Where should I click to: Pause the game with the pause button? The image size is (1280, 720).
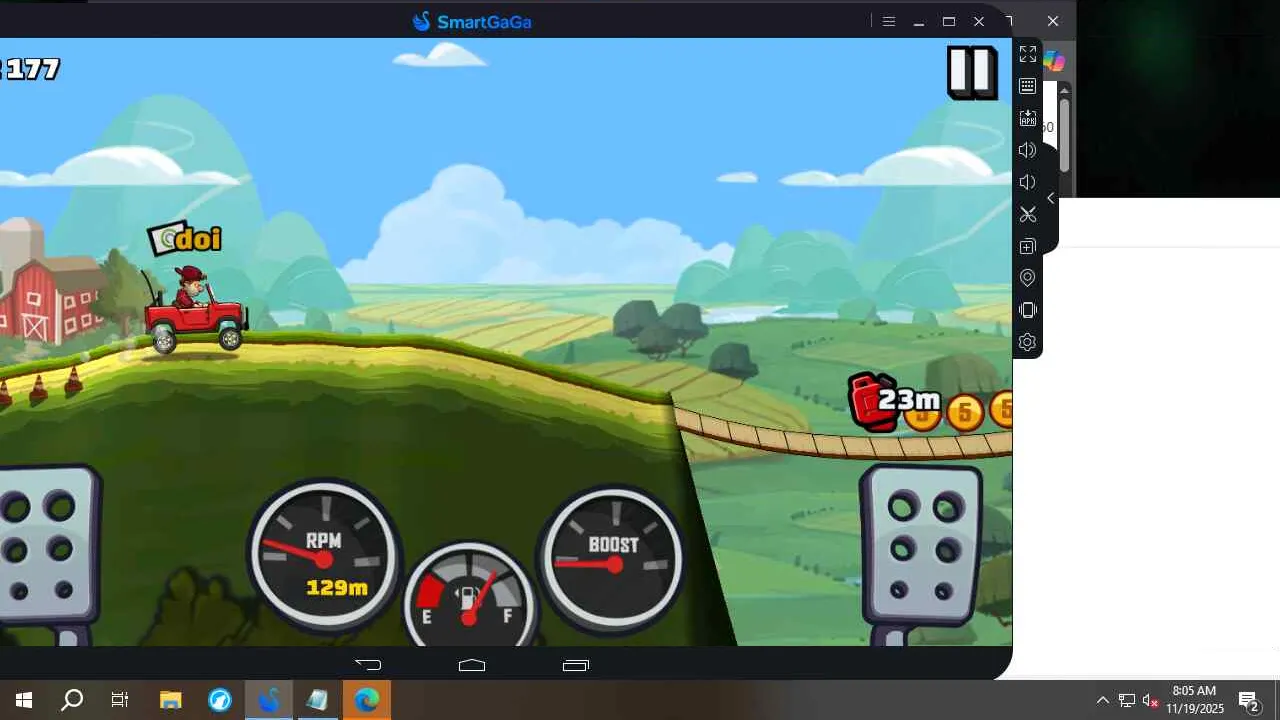point(972,72)
